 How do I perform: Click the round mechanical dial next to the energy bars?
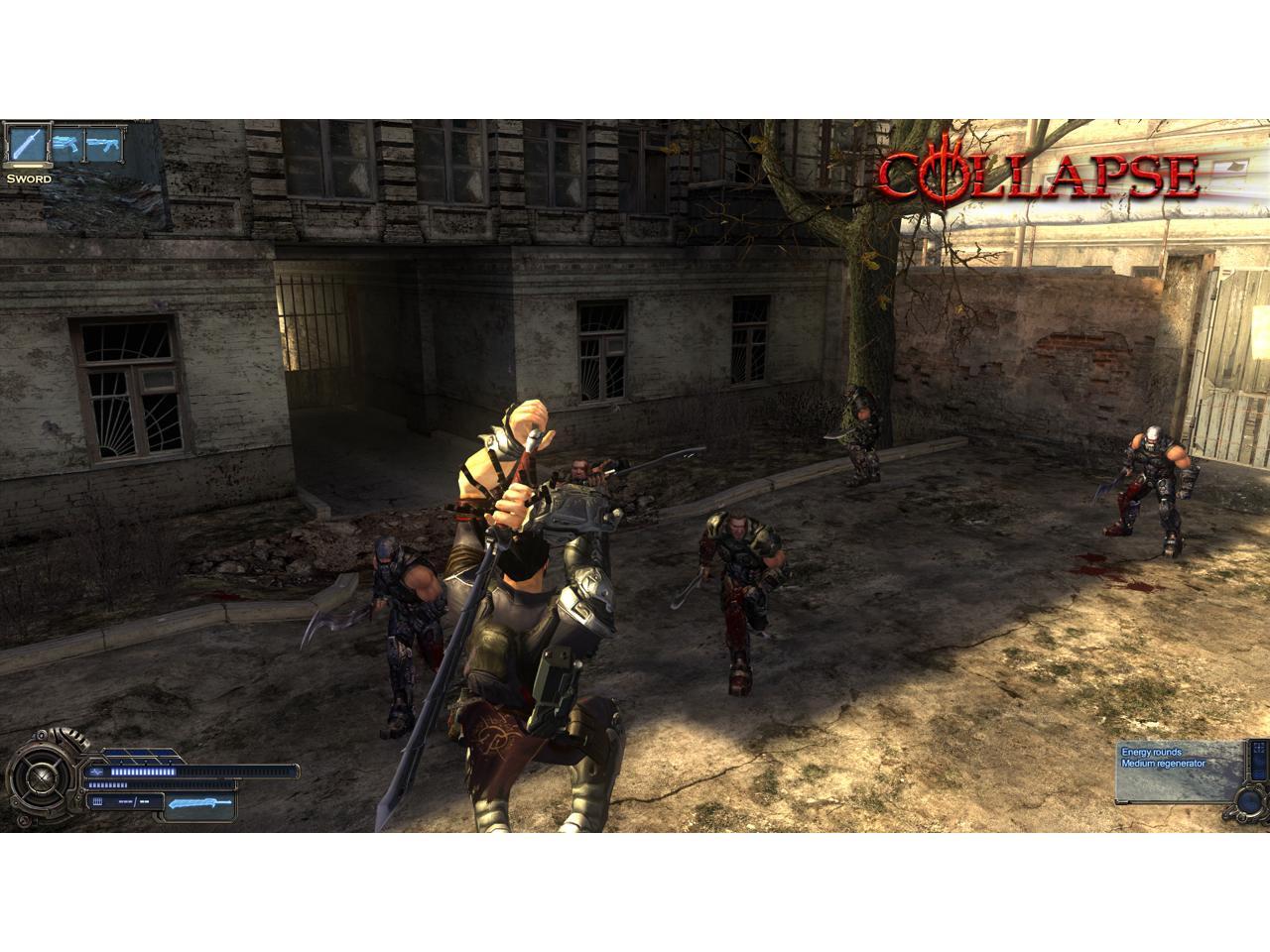click(44, 776)
